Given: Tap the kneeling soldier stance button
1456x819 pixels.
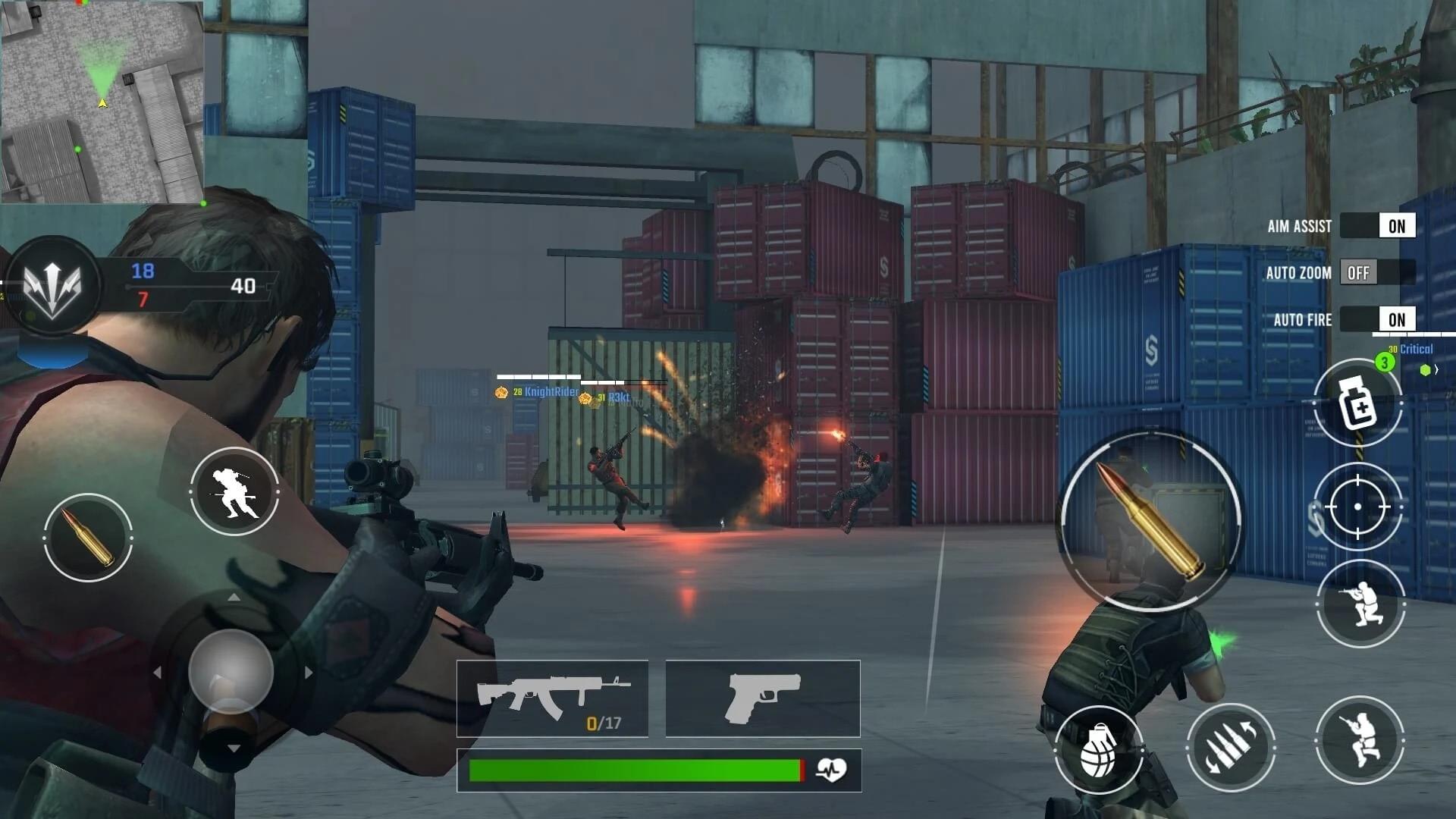Looking at the screenshot, I should click(1360, 604).
